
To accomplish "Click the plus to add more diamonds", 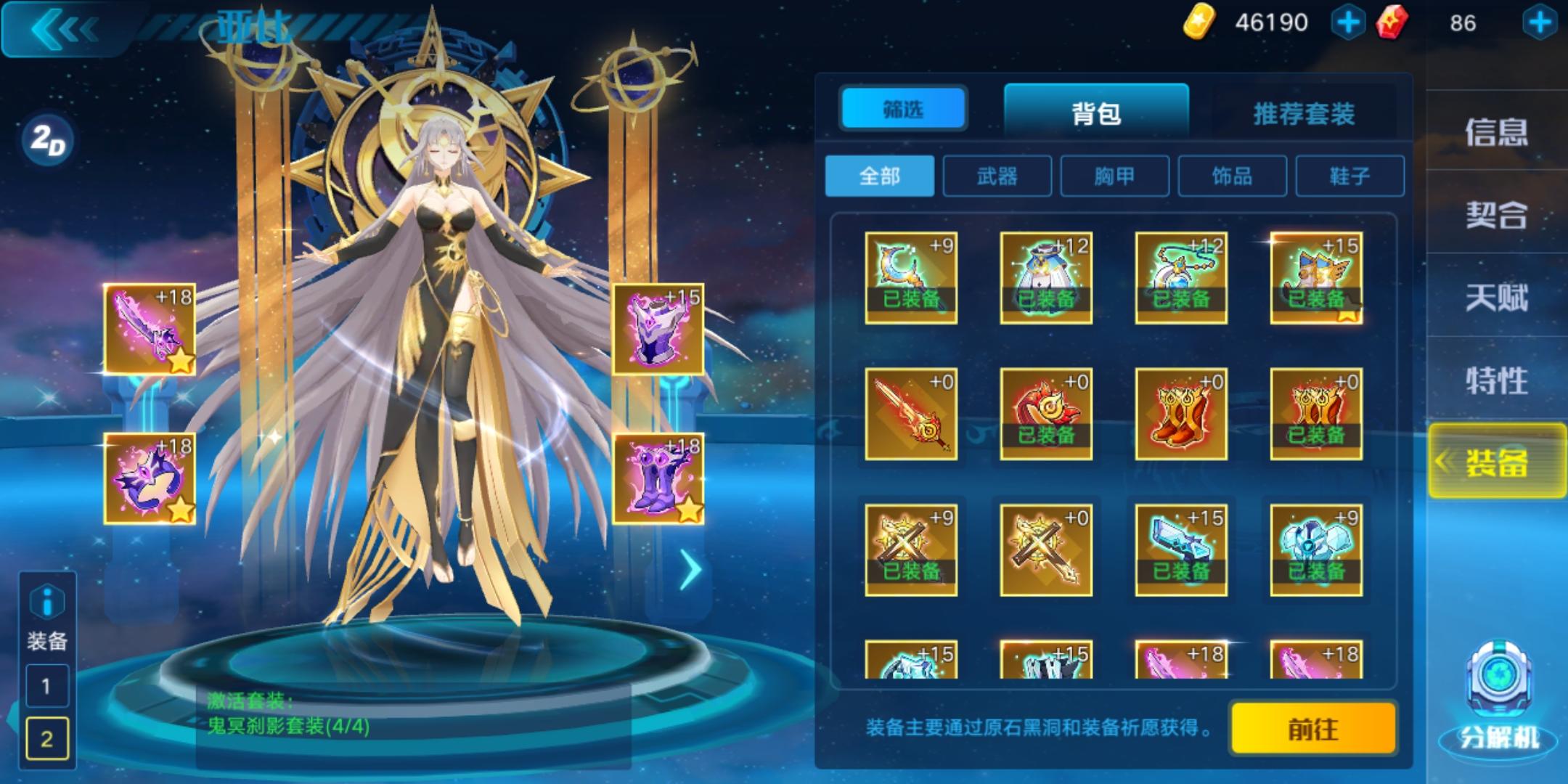I will click(x=1541, y=22).
